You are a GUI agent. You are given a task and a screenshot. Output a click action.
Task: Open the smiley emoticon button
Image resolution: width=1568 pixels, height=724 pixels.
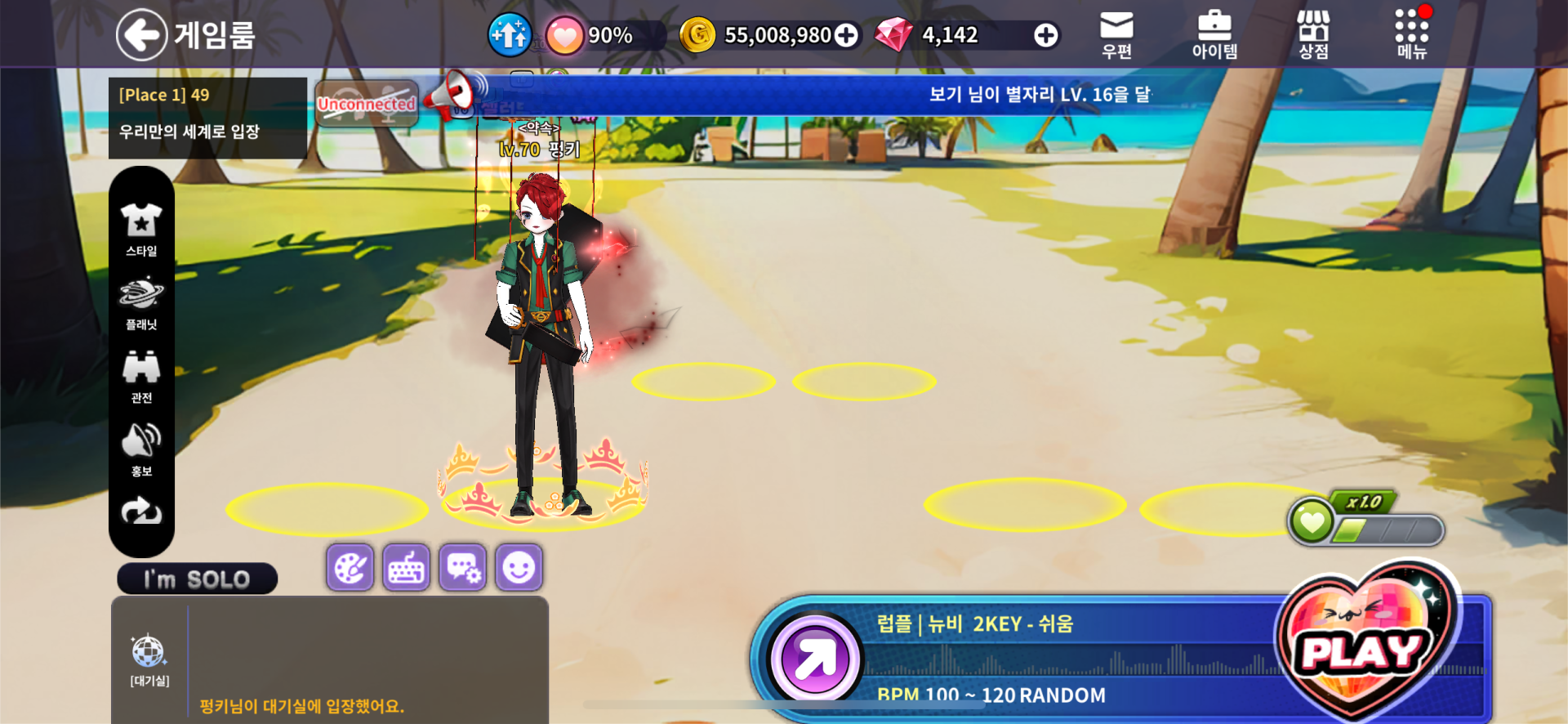519,567
